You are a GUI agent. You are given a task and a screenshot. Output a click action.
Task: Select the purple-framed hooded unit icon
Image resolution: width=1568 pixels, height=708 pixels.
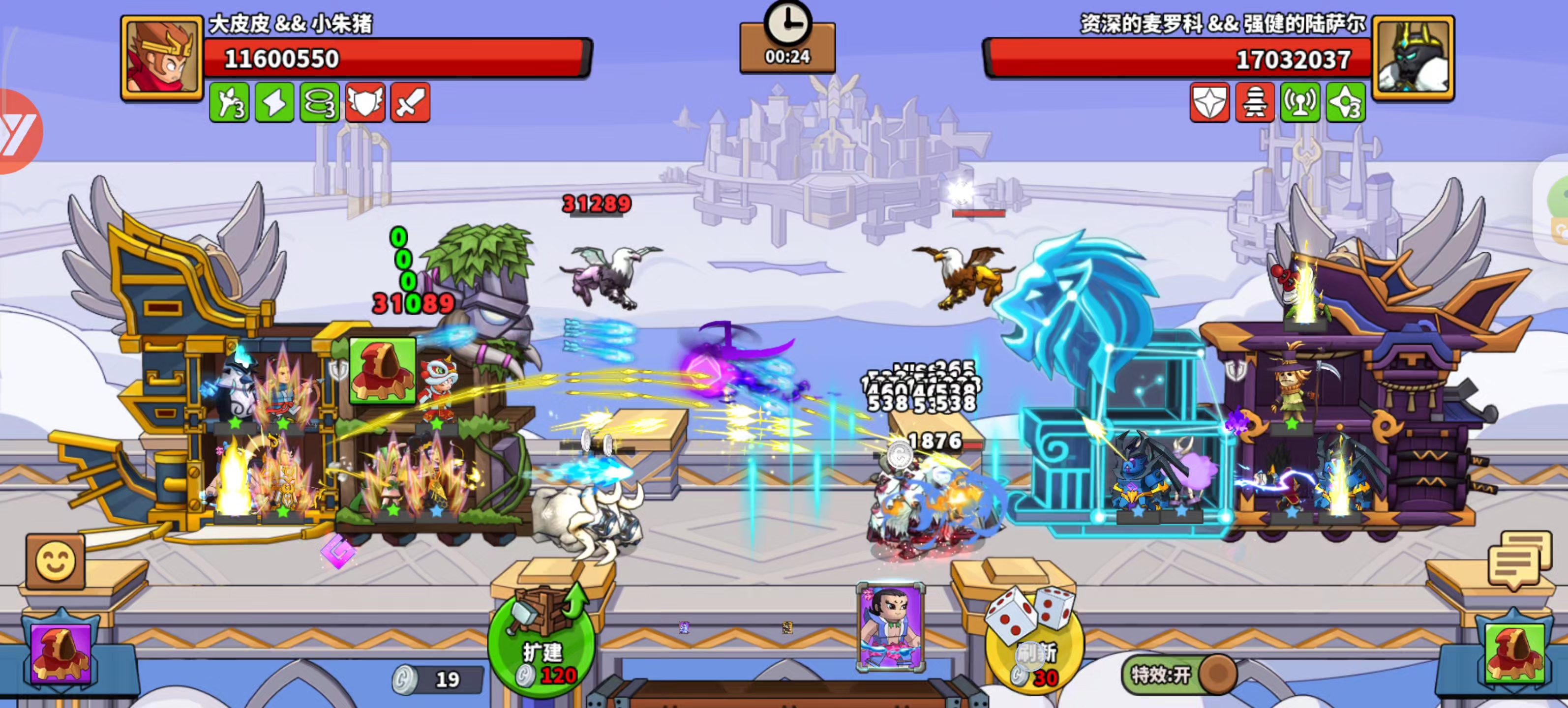point(61,652)
